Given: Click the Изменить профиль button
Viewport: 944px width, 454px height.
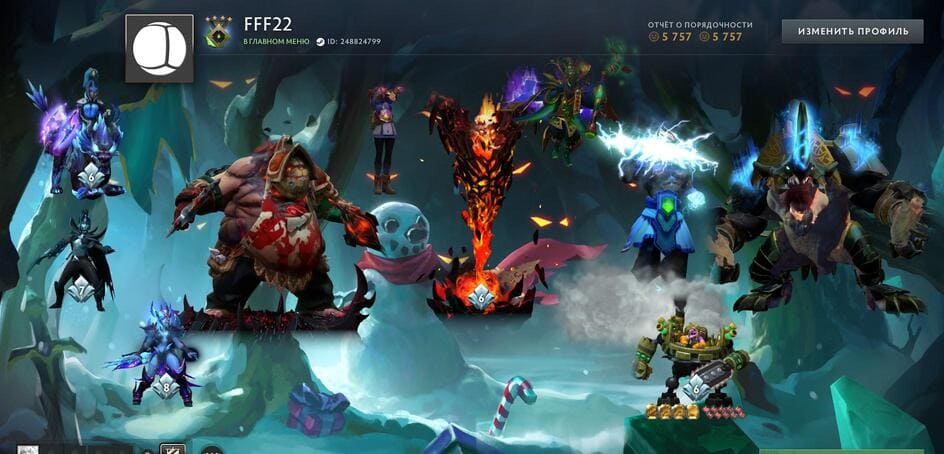Looking at the screenshot, I should coord(852,31).
